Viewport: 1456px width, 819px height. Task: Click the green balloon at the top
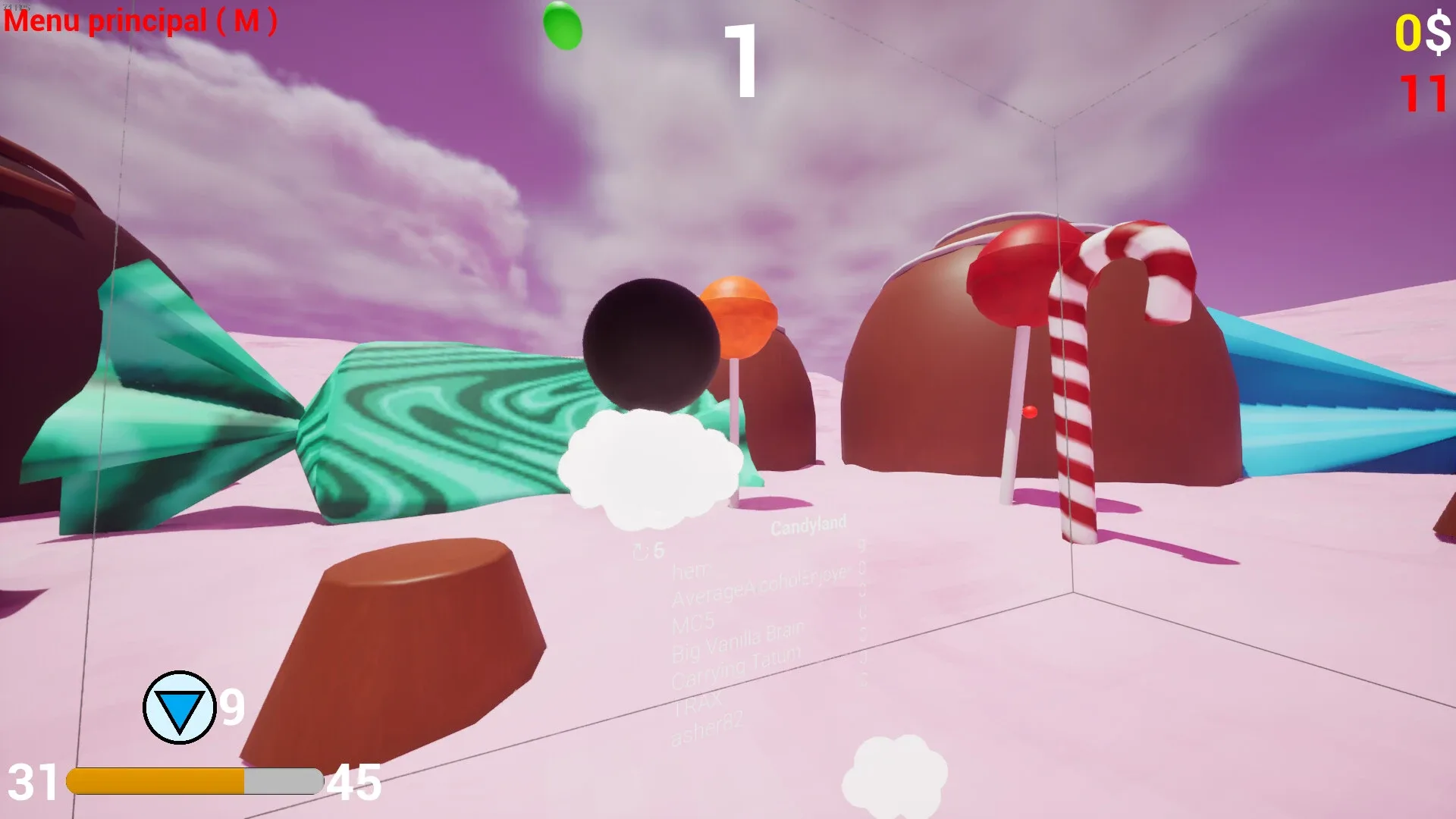tap(562, 27)
